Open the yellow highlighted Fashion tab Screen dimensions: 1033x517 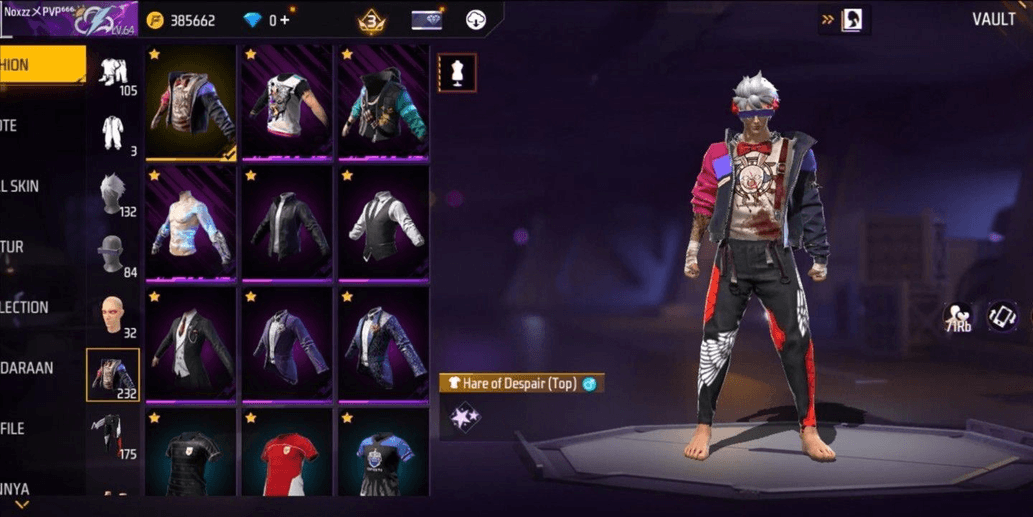click(x=40, y=65)
